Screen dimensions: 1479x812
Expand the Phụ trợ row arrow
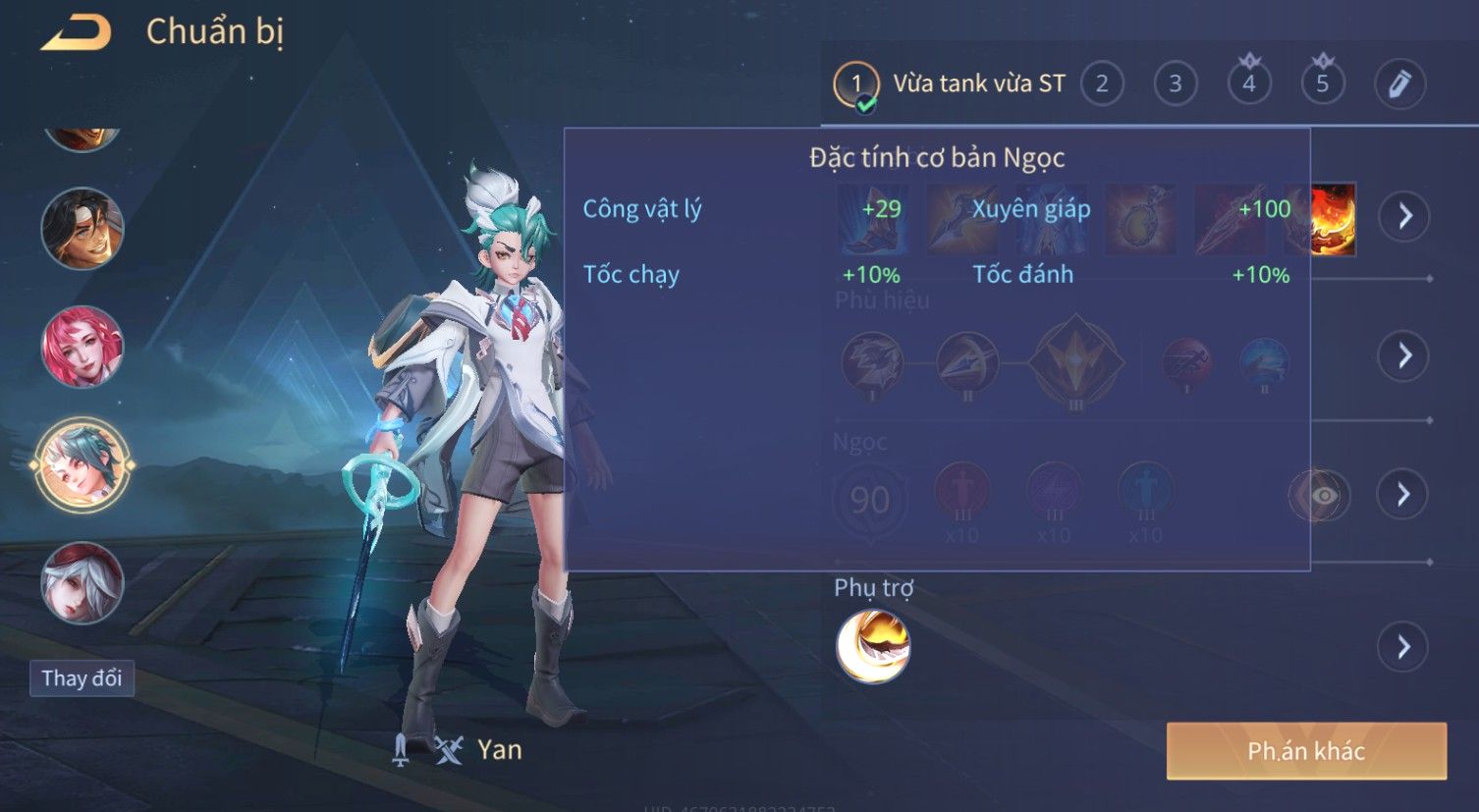click(x=1402, y=647)
